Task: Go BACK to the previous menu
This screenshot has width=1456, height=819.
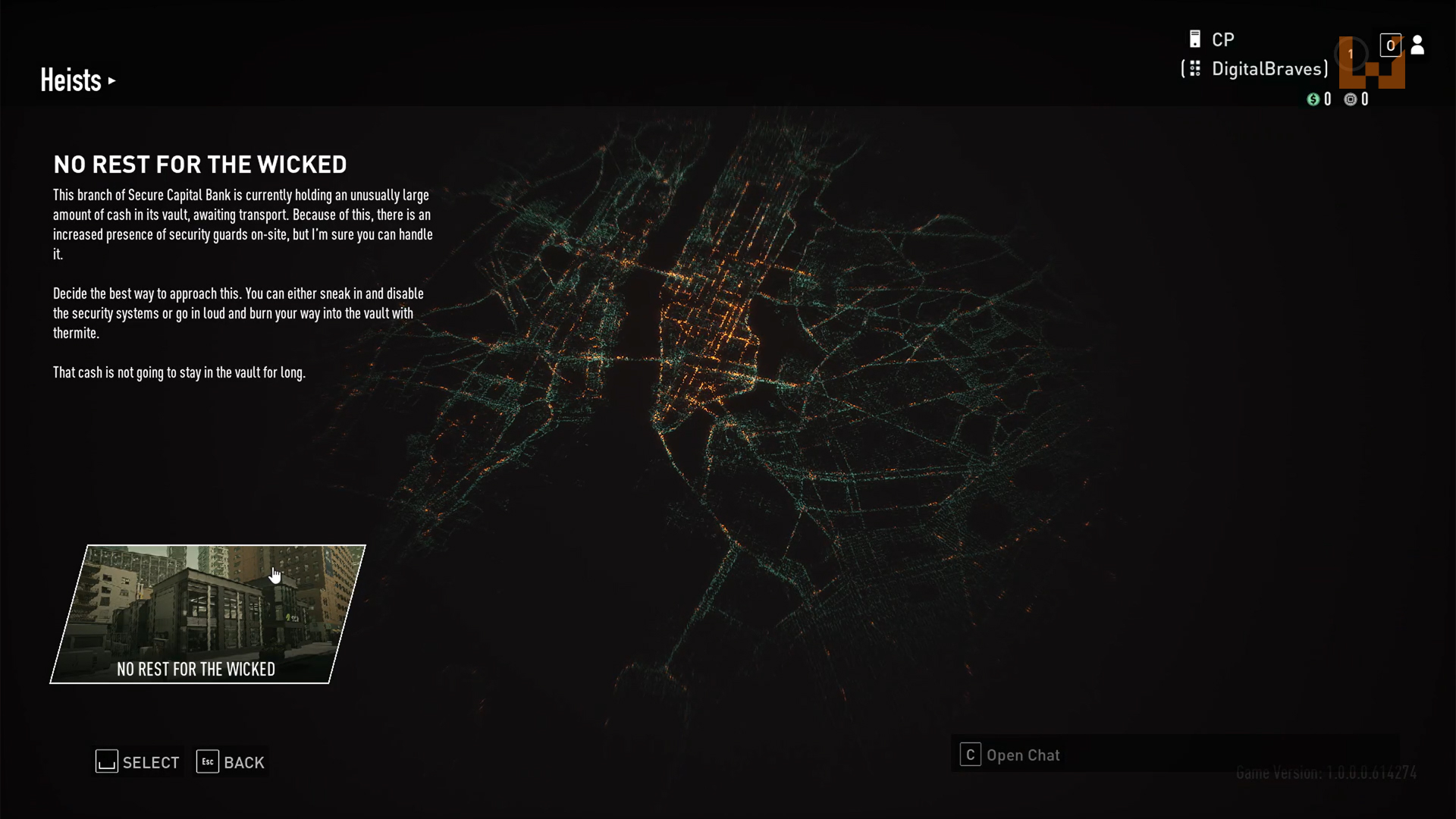Action: point(231,762)
